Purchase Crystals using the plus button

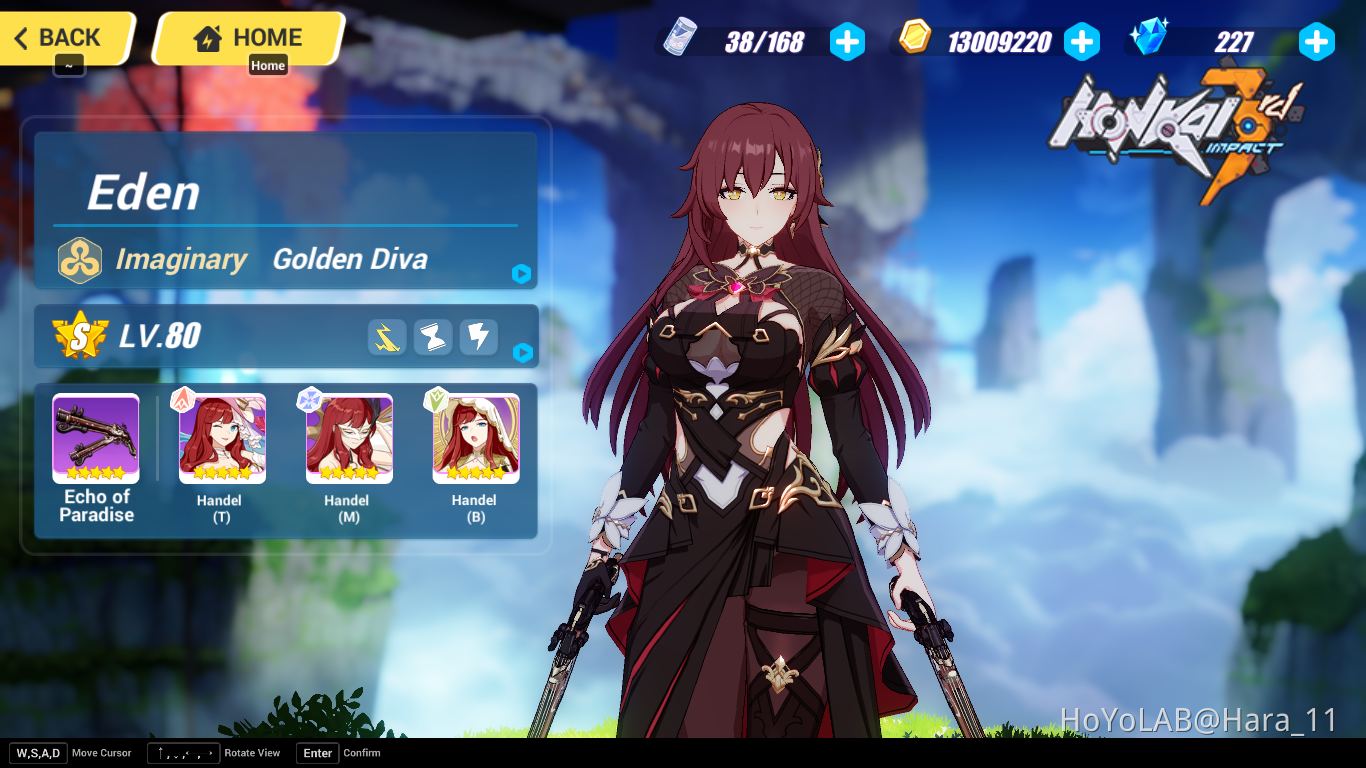[1317, 42]
